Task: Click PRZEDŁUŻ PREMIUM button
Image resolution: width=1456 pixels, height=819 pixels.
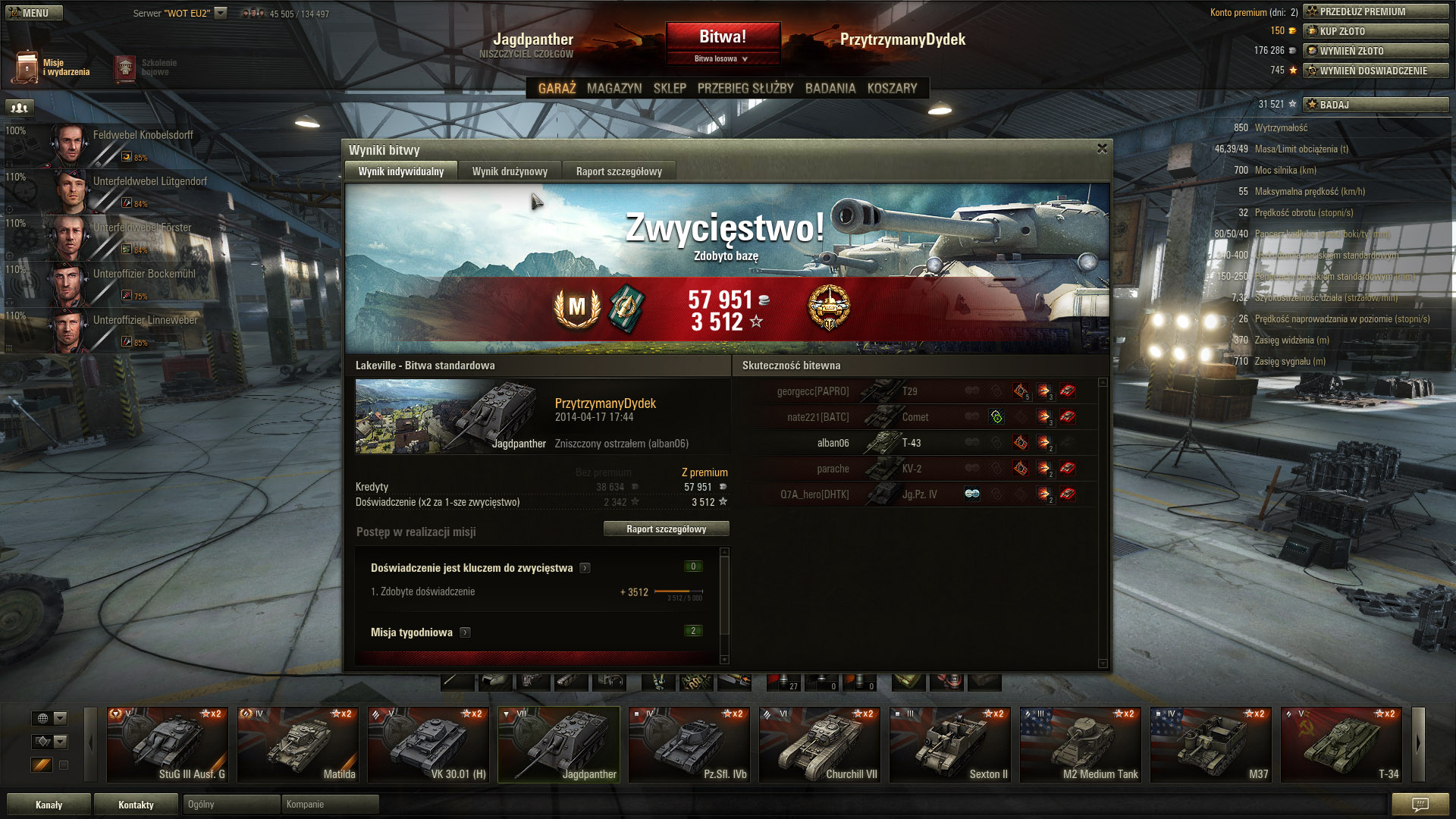Action: [1376, 11]
